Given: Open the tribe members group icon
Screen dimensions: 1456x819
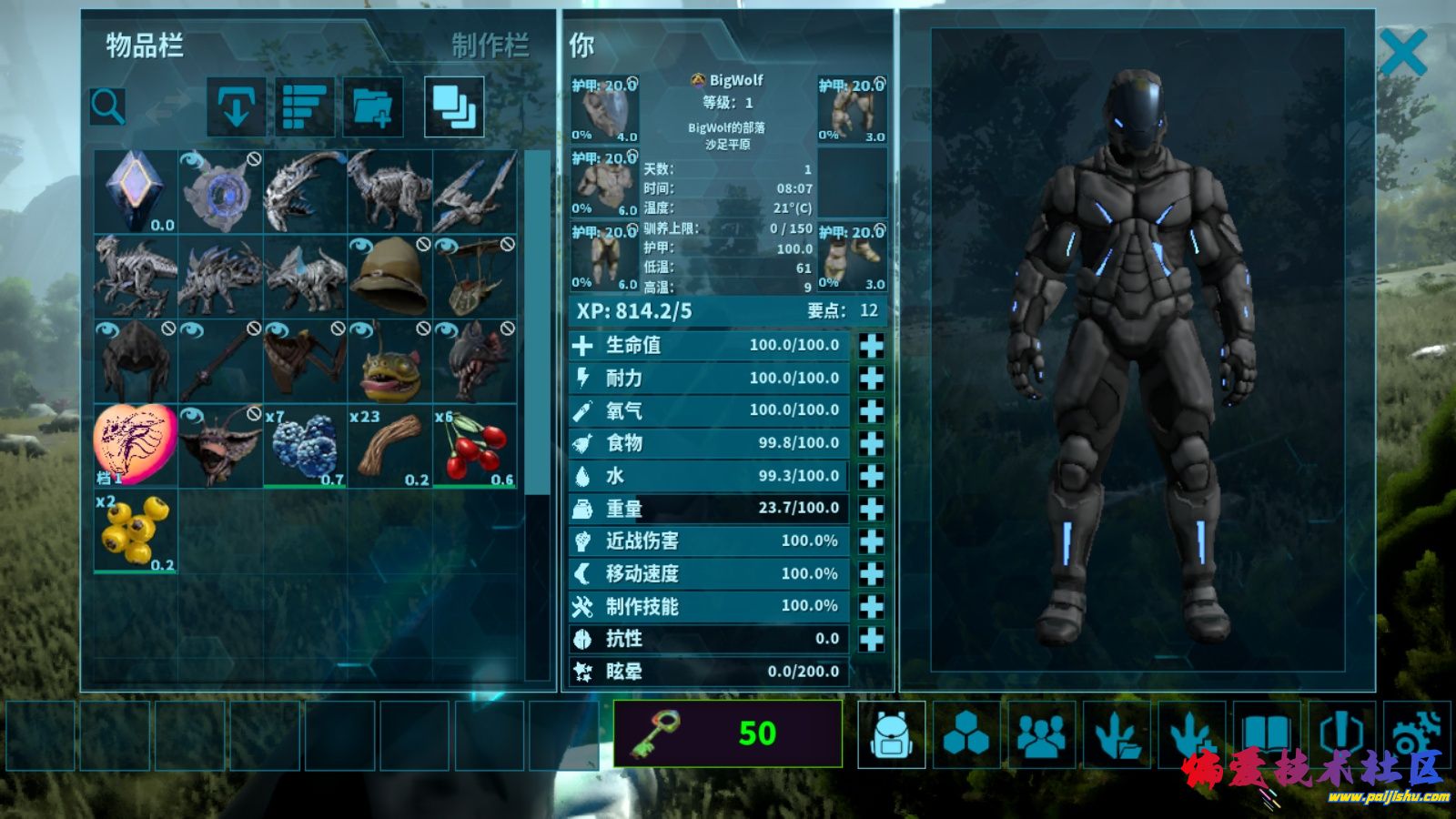Looking at the screenshot, I should point(1041,734).
